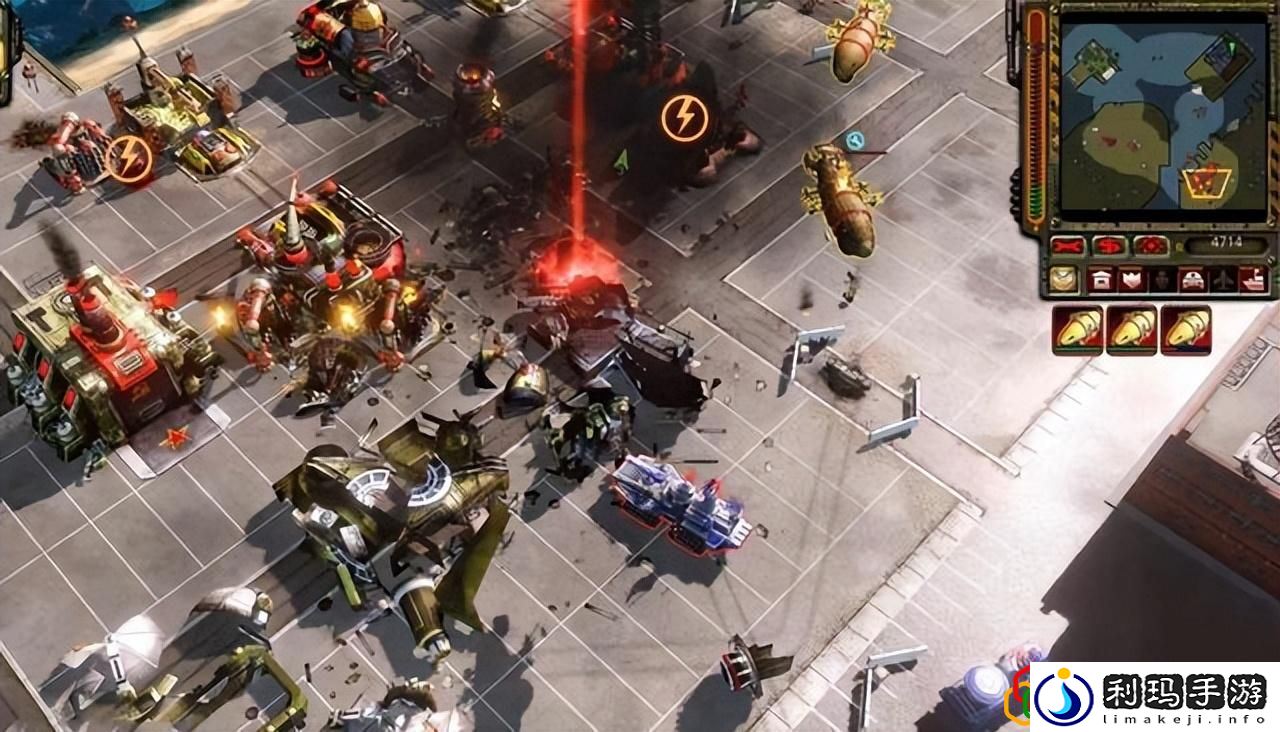Open the defenses shield tab
Viewport: 1280px width, 732px height.
1130,280
